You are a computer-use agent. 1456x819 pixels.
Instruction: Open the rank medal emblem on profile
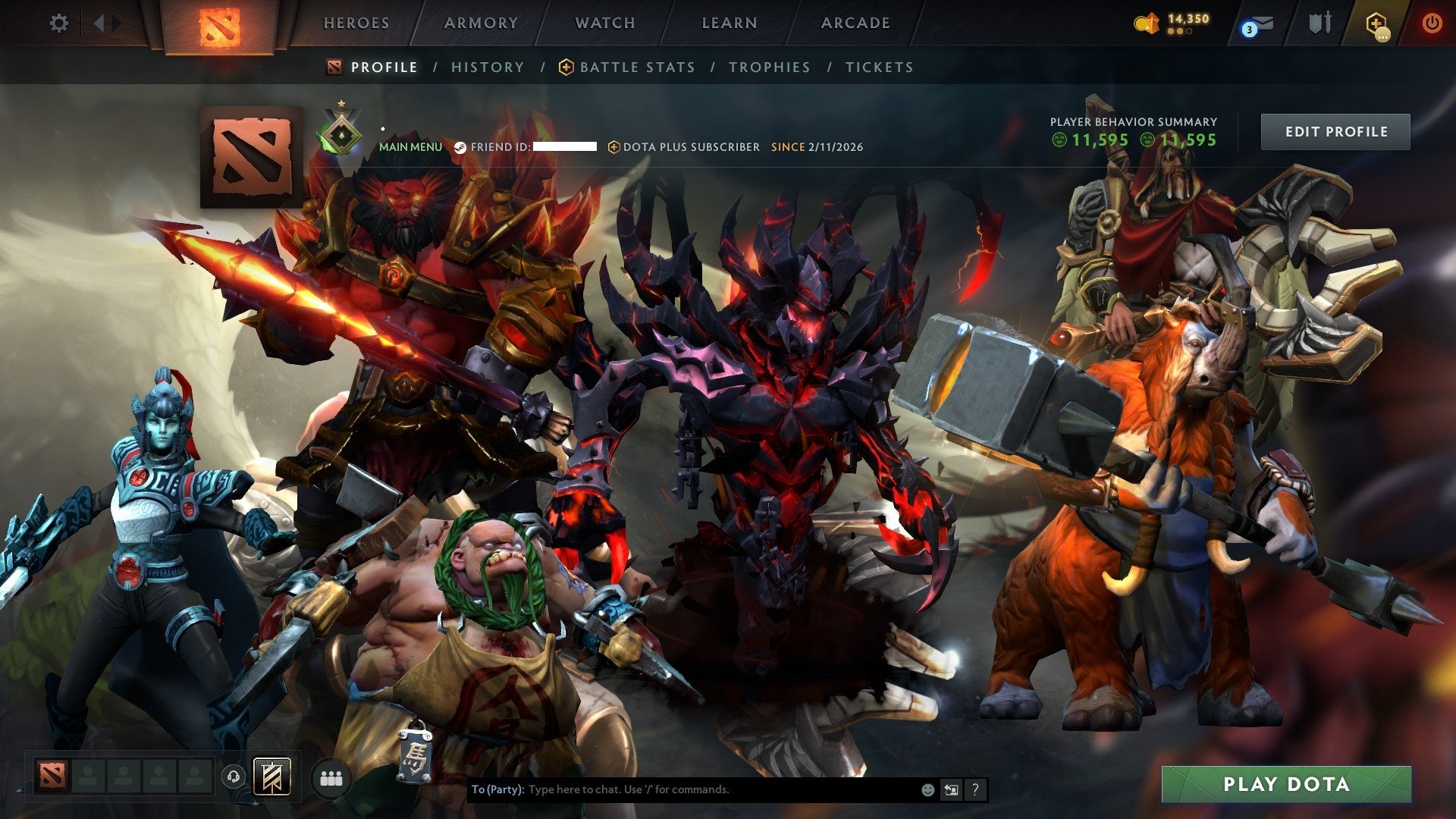point(342,133)
